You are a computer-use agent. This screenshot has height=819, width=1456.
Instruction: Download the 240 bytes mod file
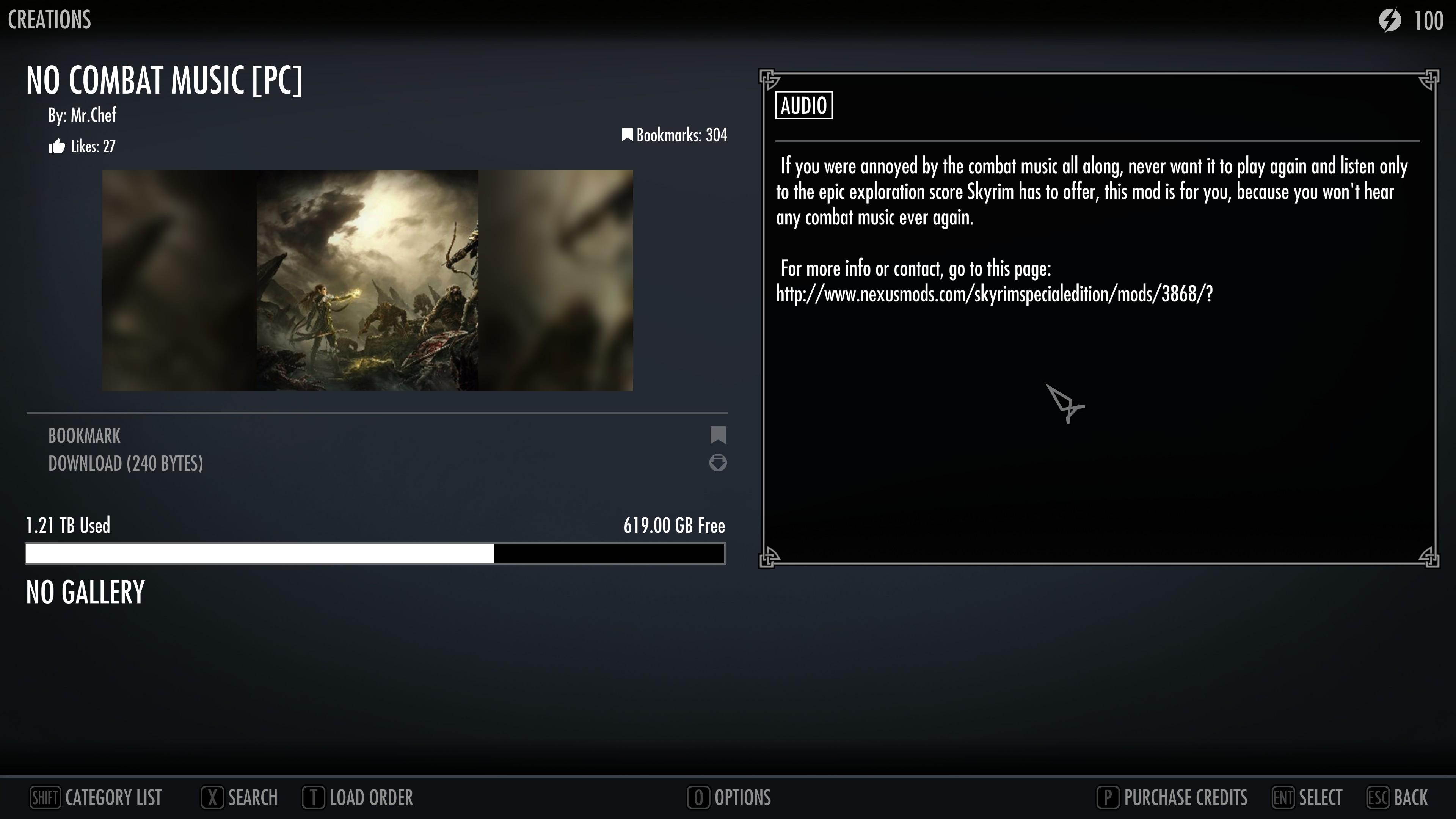(x=126, y=463)
